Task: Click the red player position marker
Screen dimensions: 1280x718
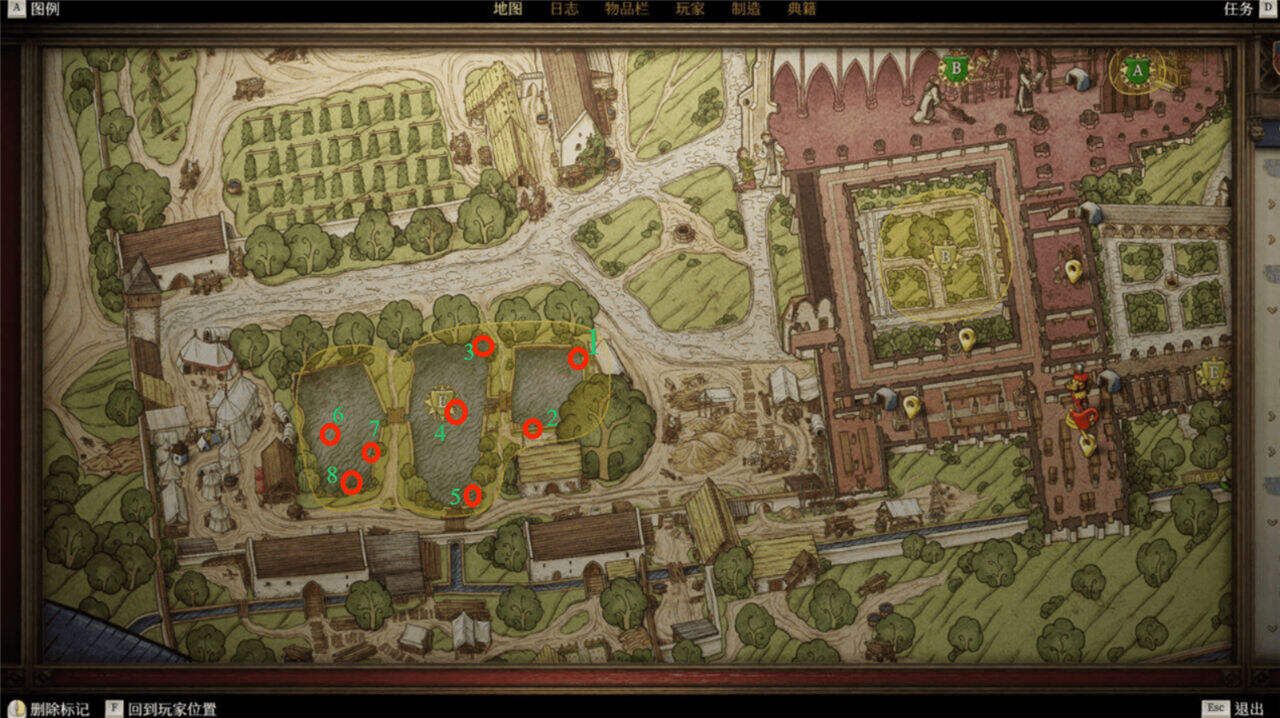Action: (1080, 400)
